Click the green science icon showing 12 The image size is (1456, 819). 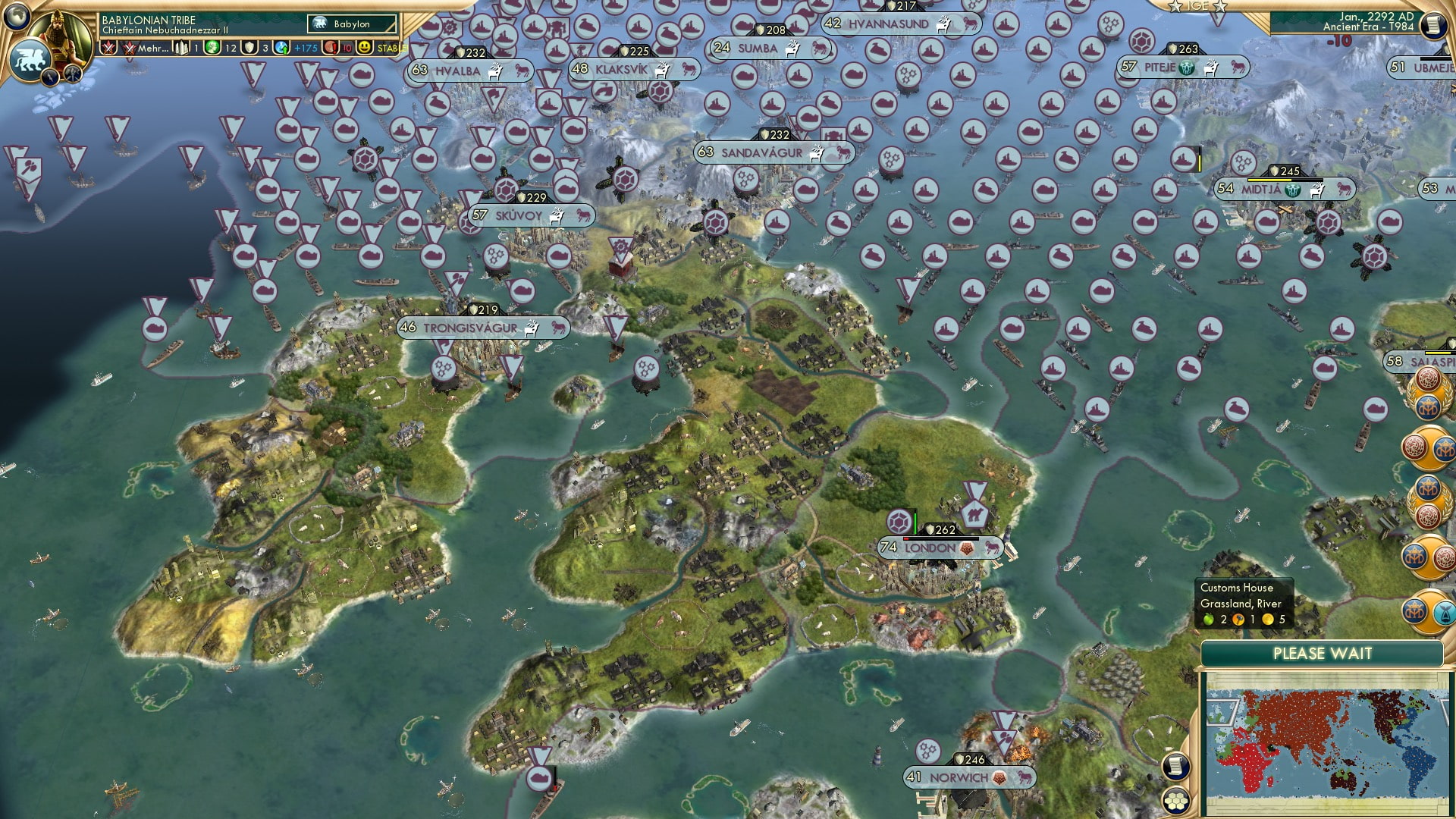coord(212,47)
